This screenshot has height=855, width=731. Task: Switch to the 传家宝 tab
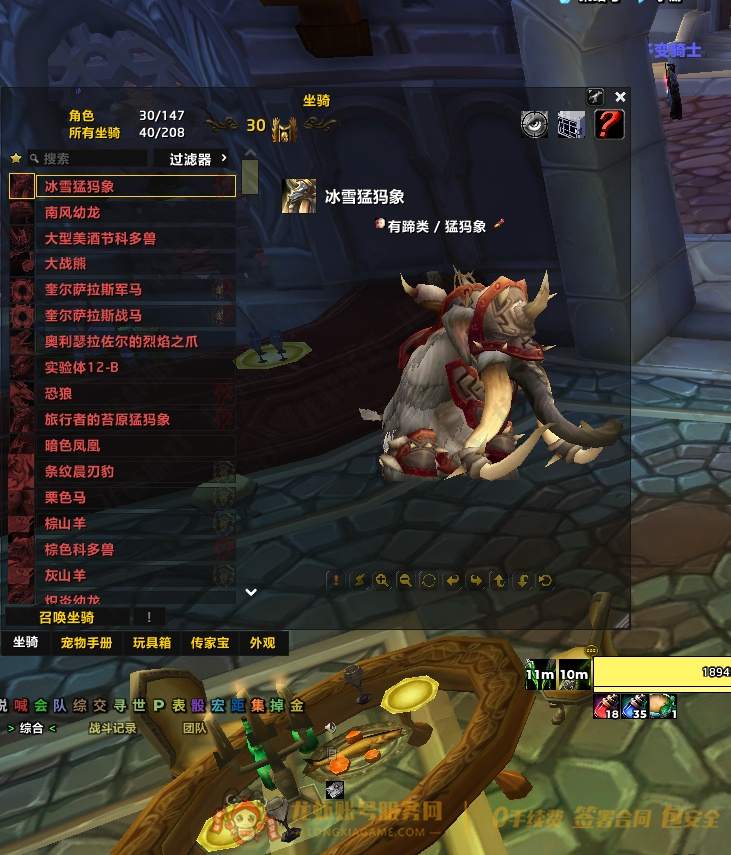[209, 643]
